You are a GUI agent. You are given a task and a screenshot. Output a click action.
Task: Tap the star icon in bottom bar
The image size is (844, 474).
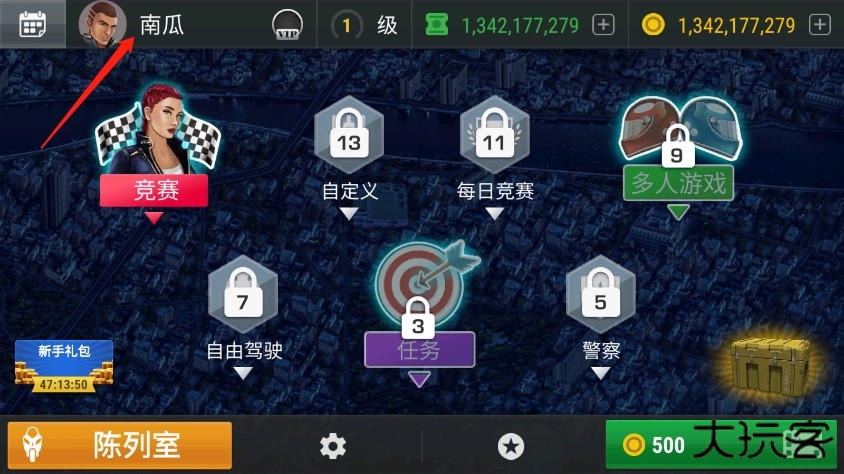pos(510,446)
